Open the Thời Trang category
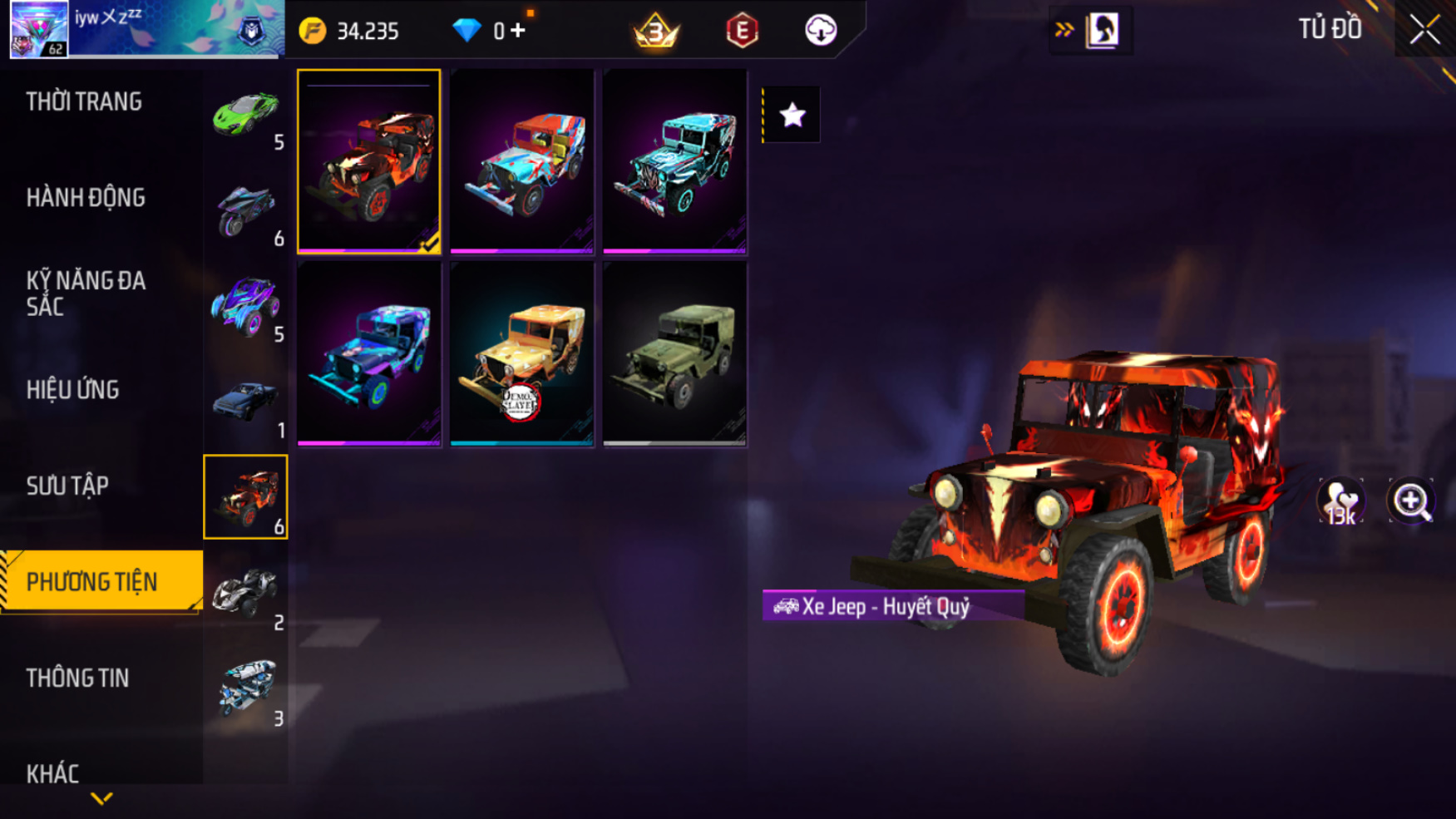1456x819 pixels. point(84,102)
